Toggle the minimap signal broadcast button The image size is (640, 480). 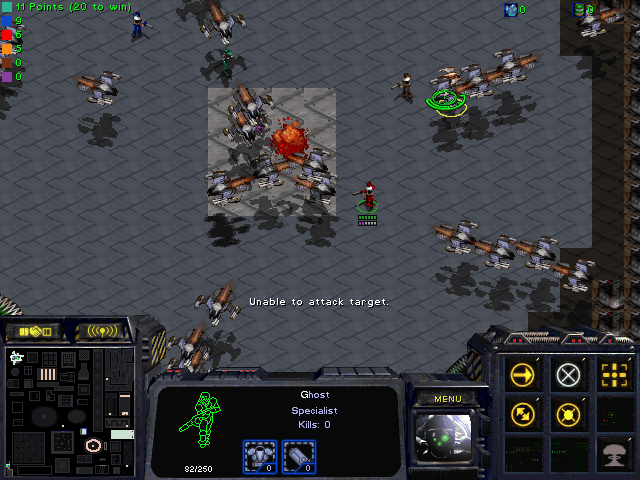102,330
